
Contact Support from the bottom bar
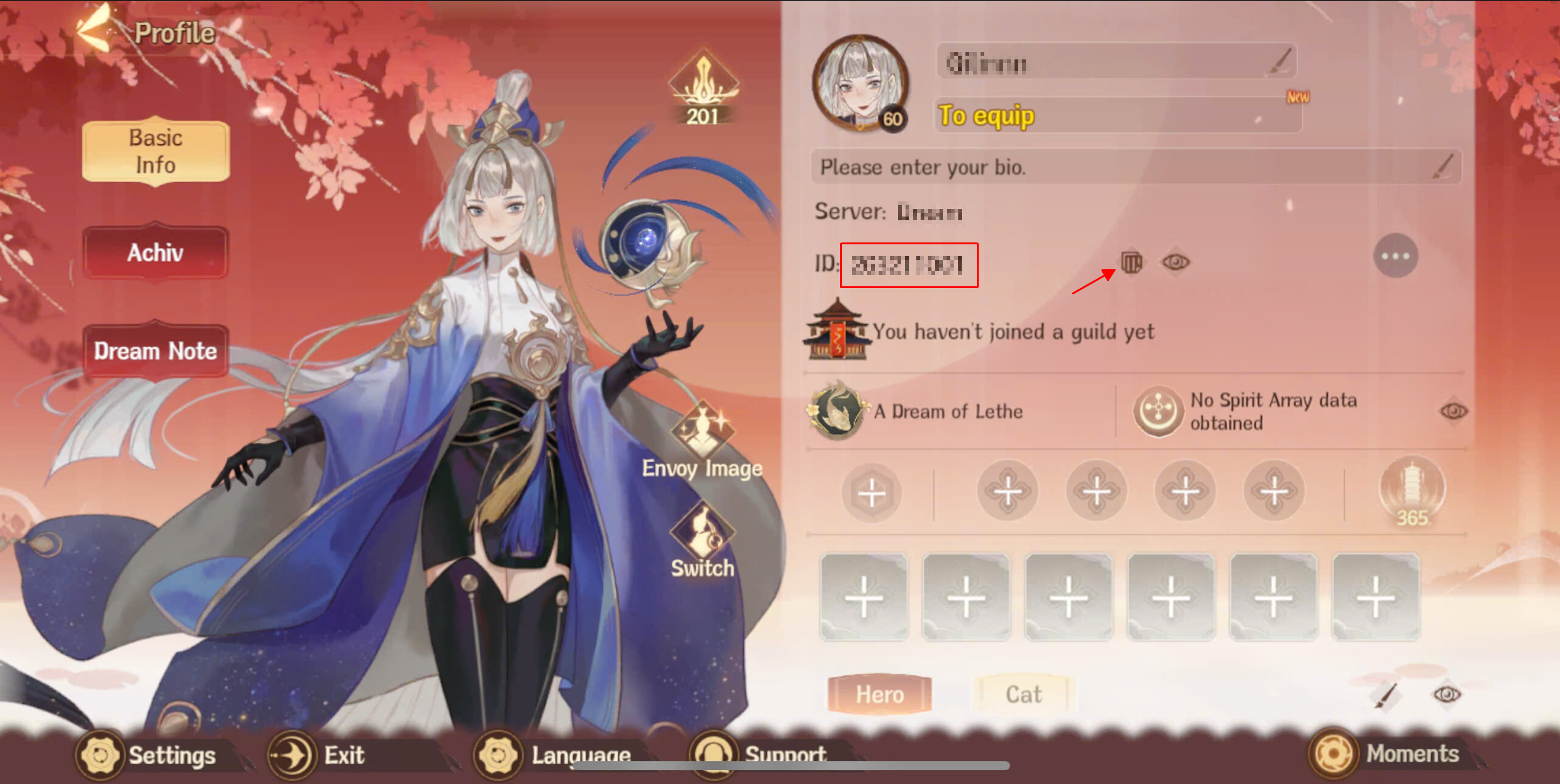point(761,755)
